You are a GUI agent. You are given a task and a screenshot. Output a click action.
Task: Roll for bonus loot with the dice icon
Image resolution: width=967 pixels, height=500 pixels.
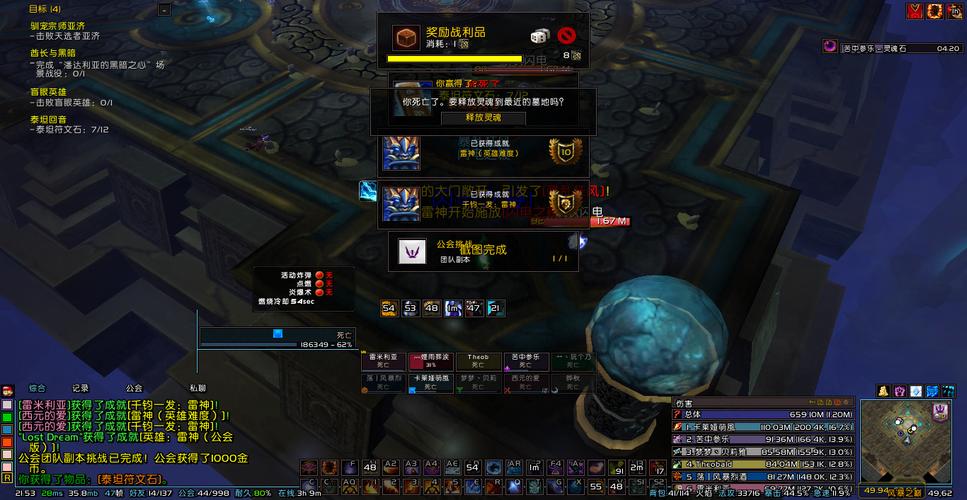[538, 38]
